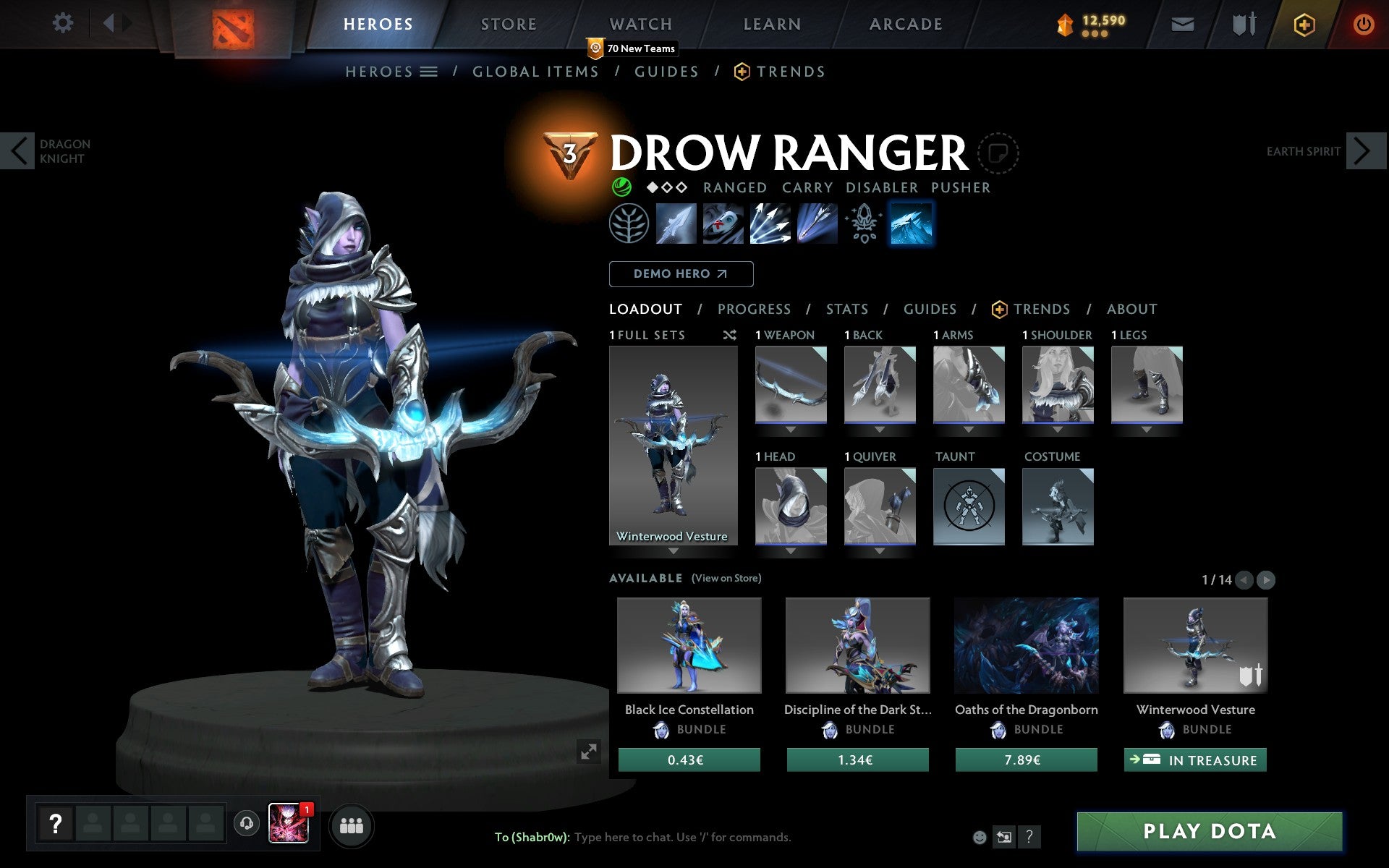Click the View on Store link
The width and height of the screenshot is (1389, 868).
click(x=726, y=578)
